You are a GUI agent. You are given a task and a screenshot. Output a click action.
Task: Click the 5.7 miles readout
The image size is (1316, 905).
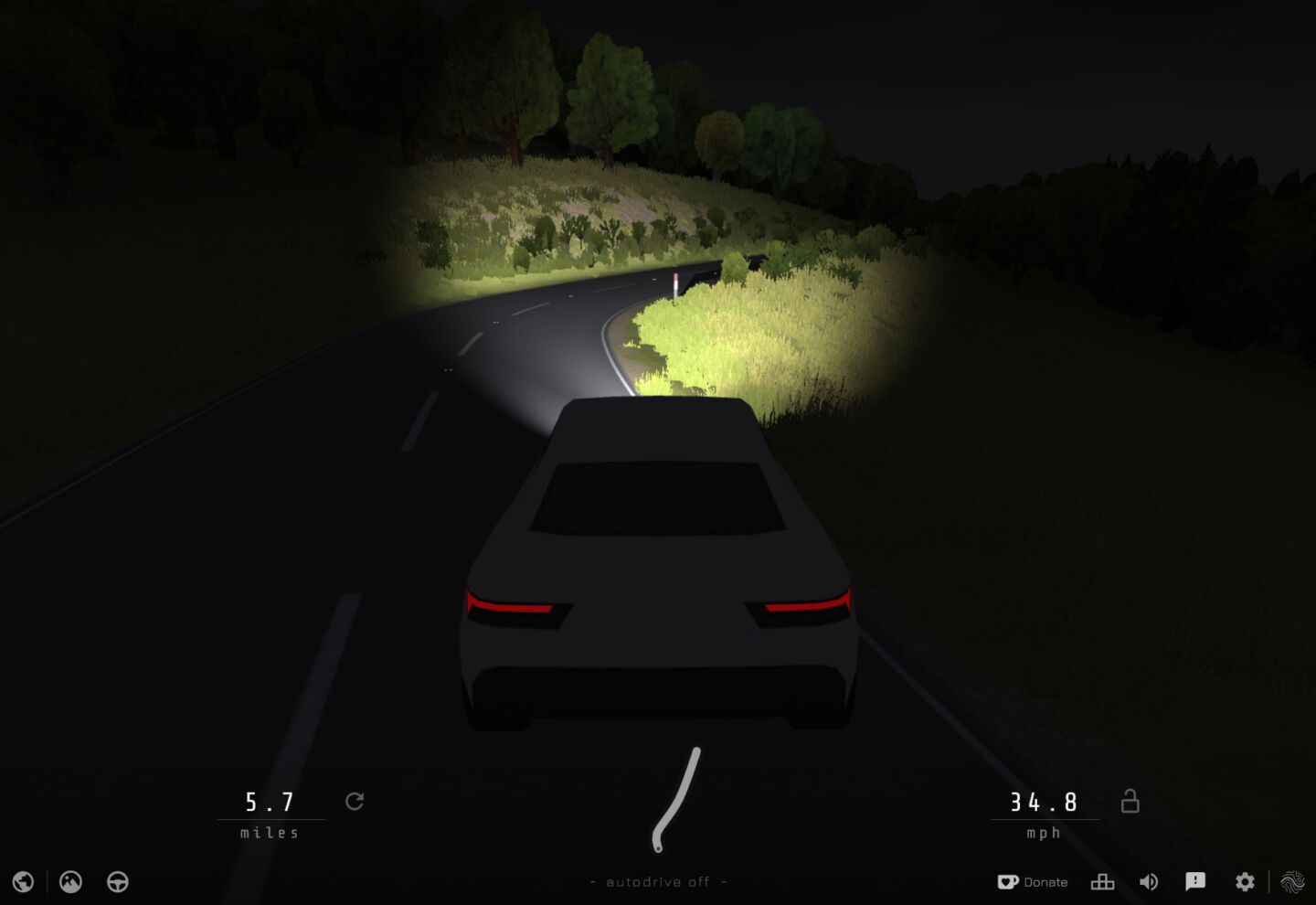(270, 802)
